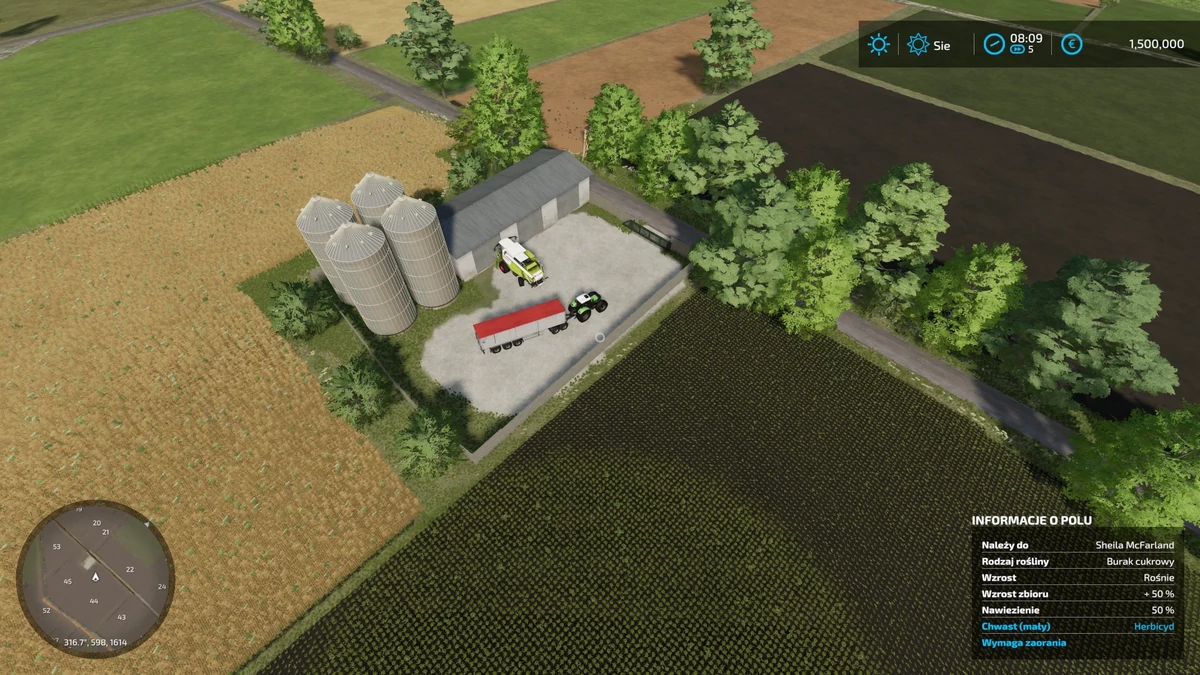Screen dimensions: 1200x675
Task: Click the sunny weather icon
Action: (879, 44)
